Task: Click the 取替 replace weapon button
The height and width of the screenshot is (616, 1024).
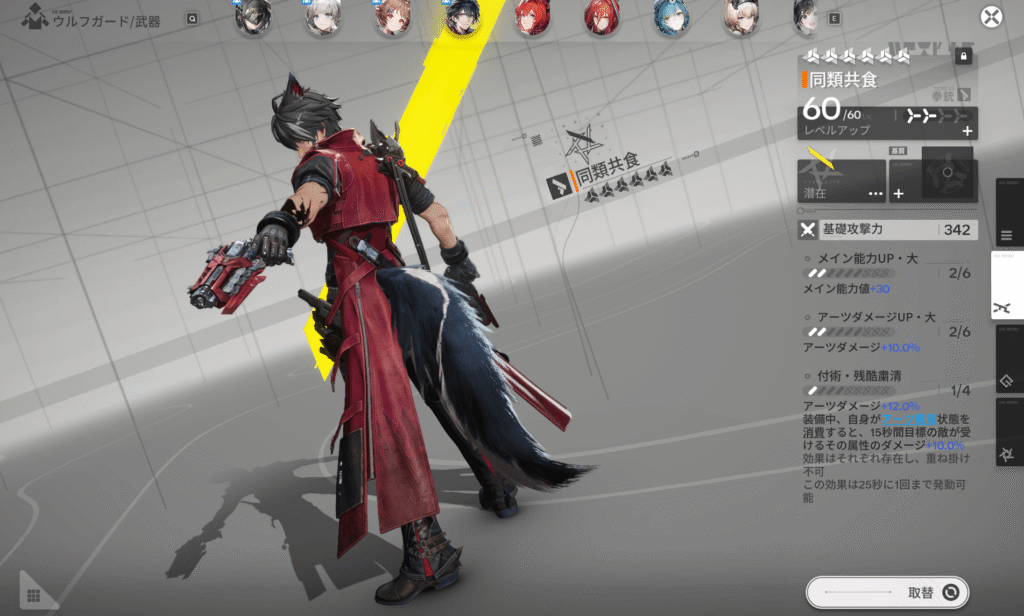Action: 888,592
